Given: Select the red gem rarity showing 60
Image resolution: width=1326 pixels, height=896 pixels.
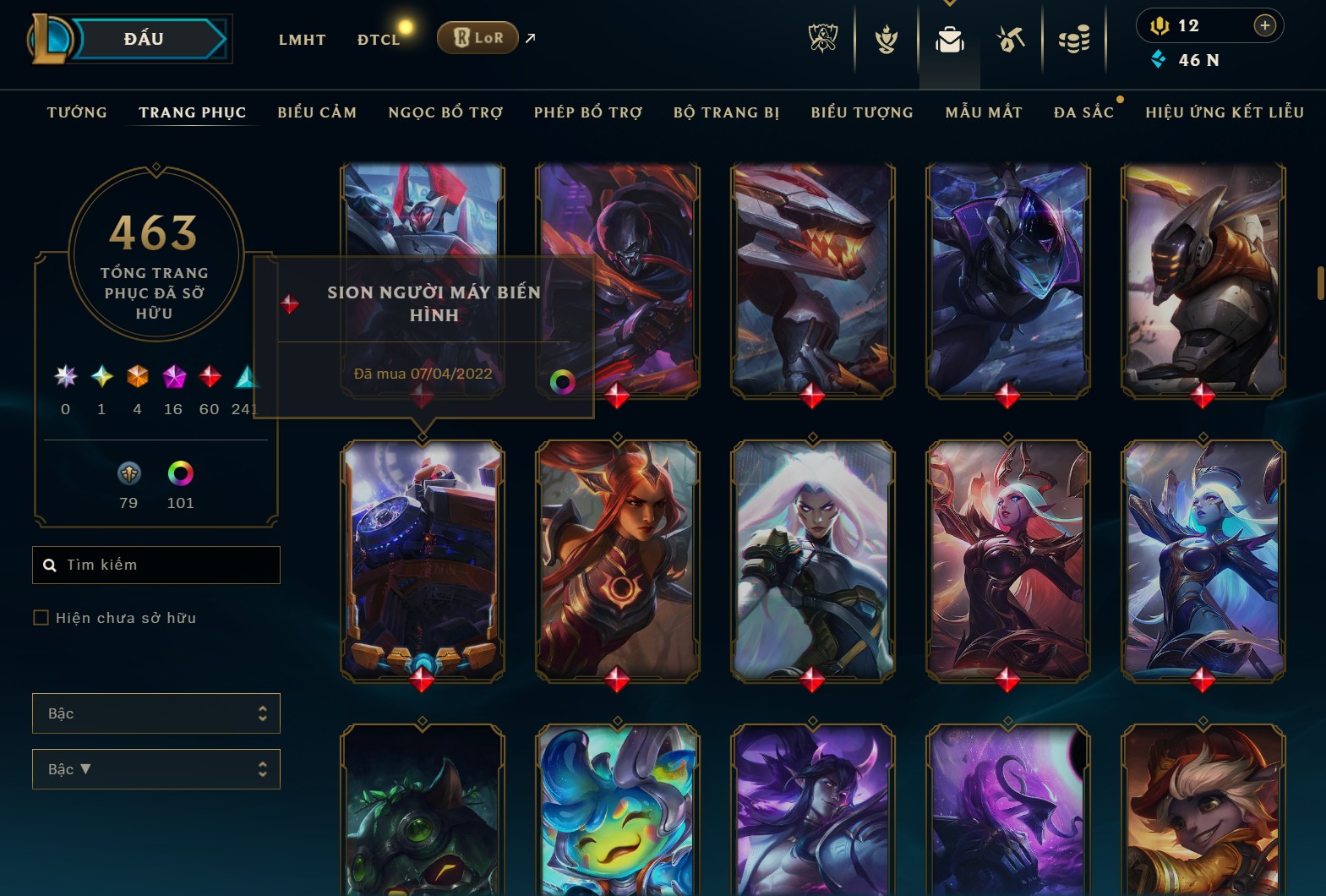Looking at the screenshot, I should point(209,378).
